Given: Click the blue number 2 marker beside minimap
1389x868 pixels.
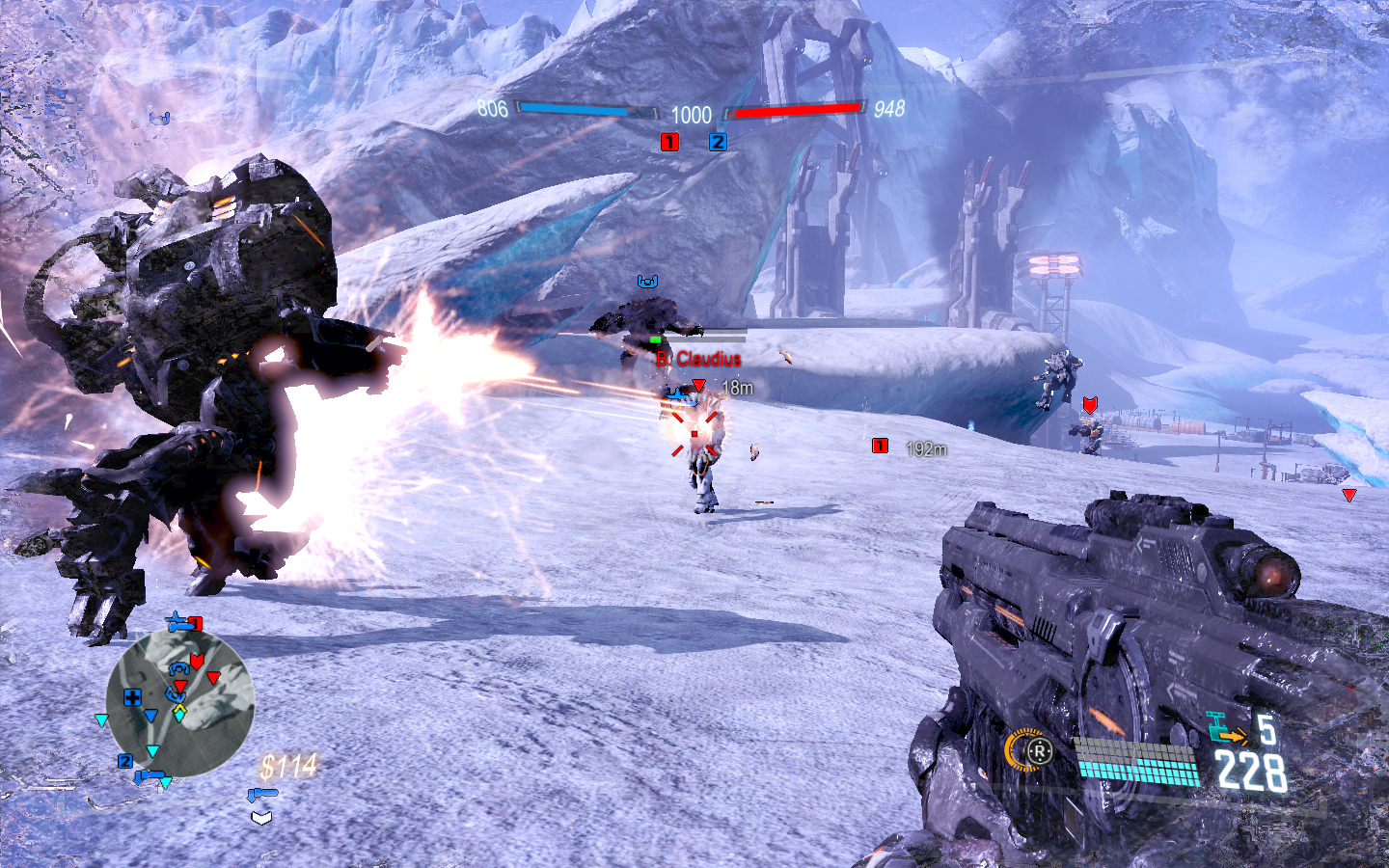Looking at the screenshot, I should [x=125, y=761].
